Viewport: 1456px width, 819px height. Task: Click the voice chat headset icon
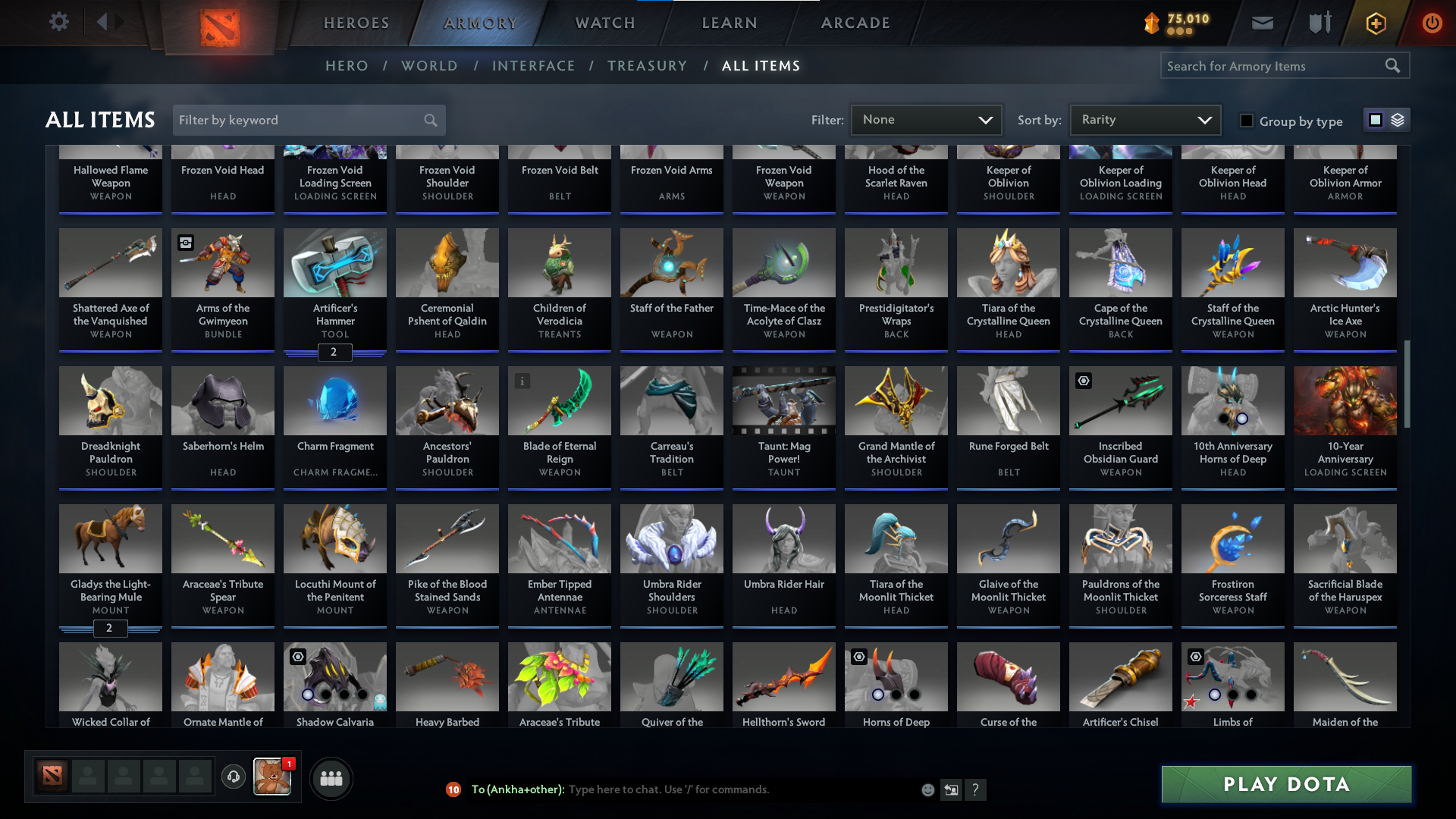234,777
